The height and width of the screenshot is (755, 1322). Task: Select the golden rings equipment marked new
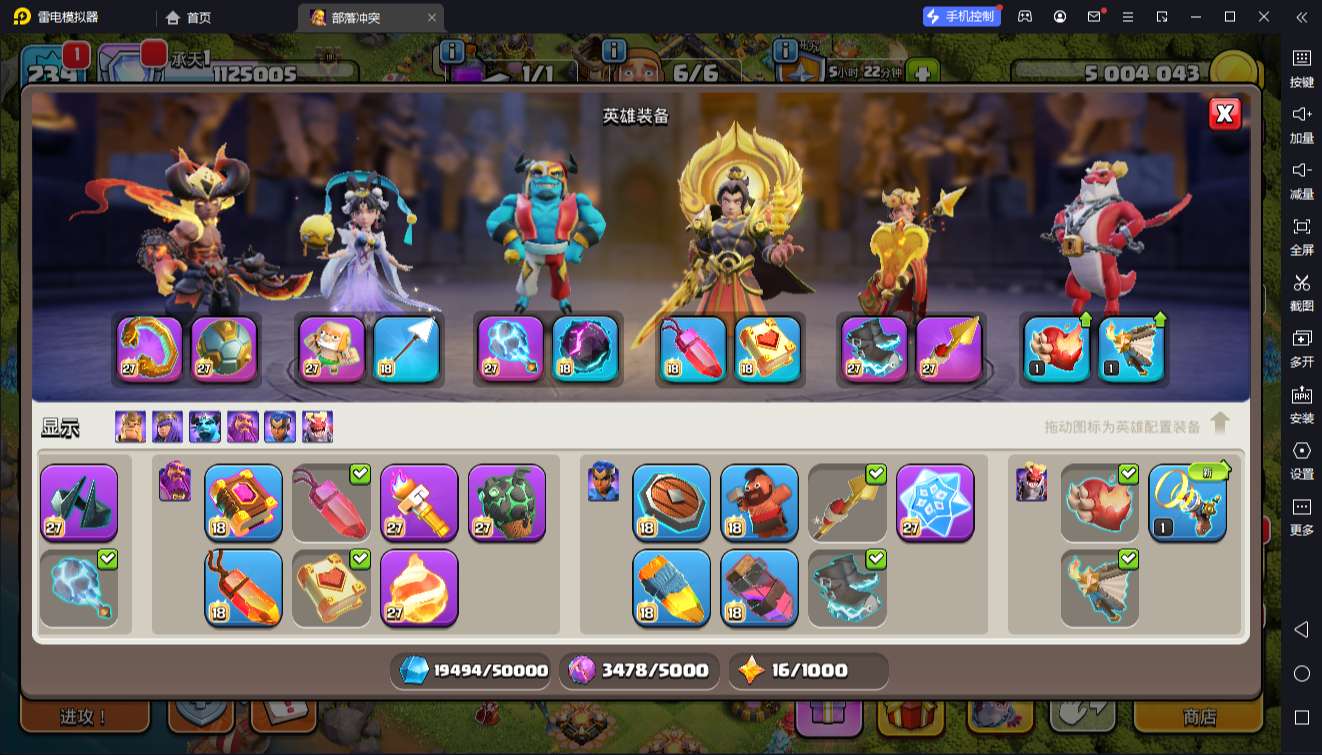(1187, 502)
